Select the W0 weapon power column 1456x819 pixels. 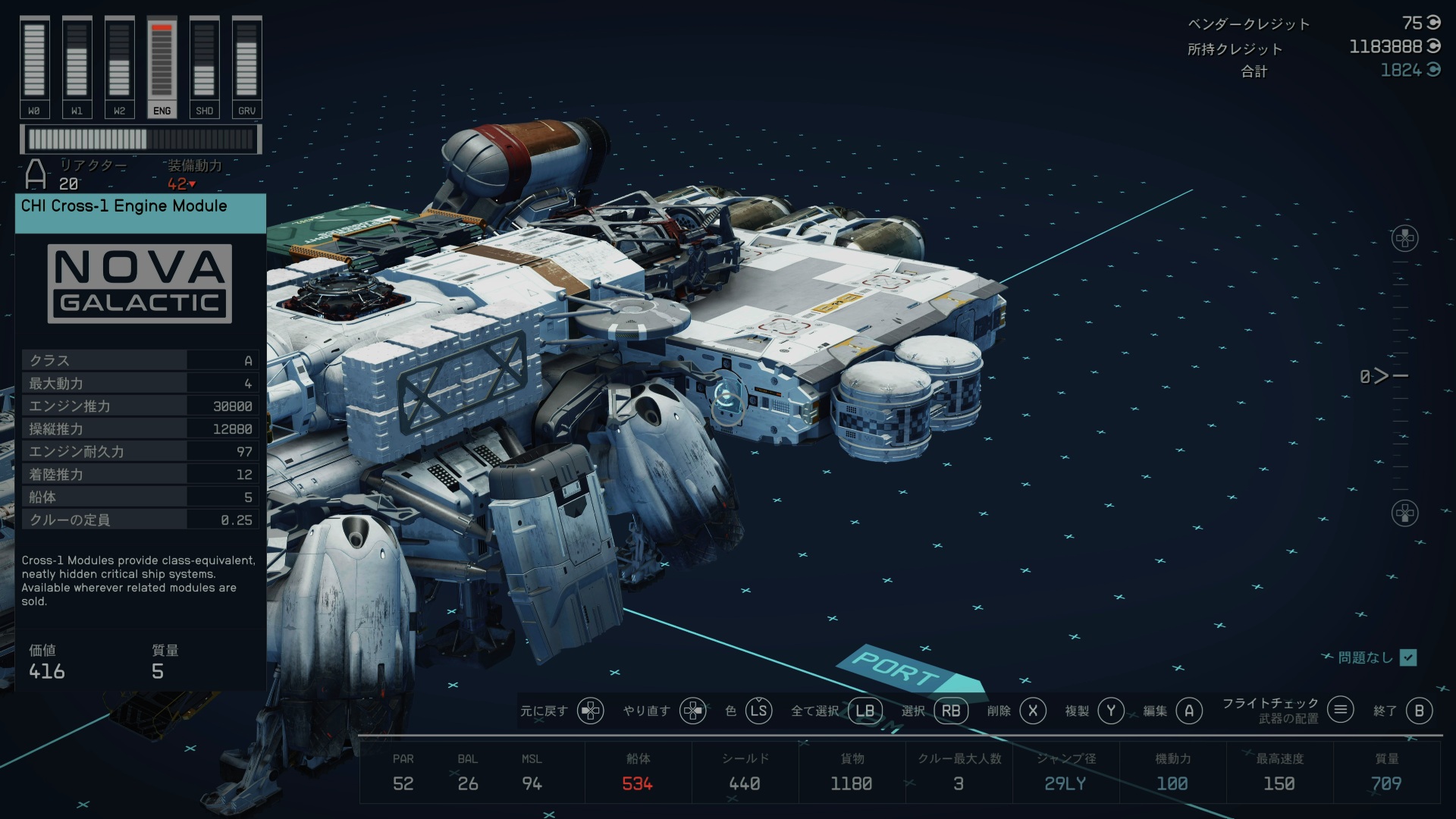pyautogui.click(x=34, y=67)
